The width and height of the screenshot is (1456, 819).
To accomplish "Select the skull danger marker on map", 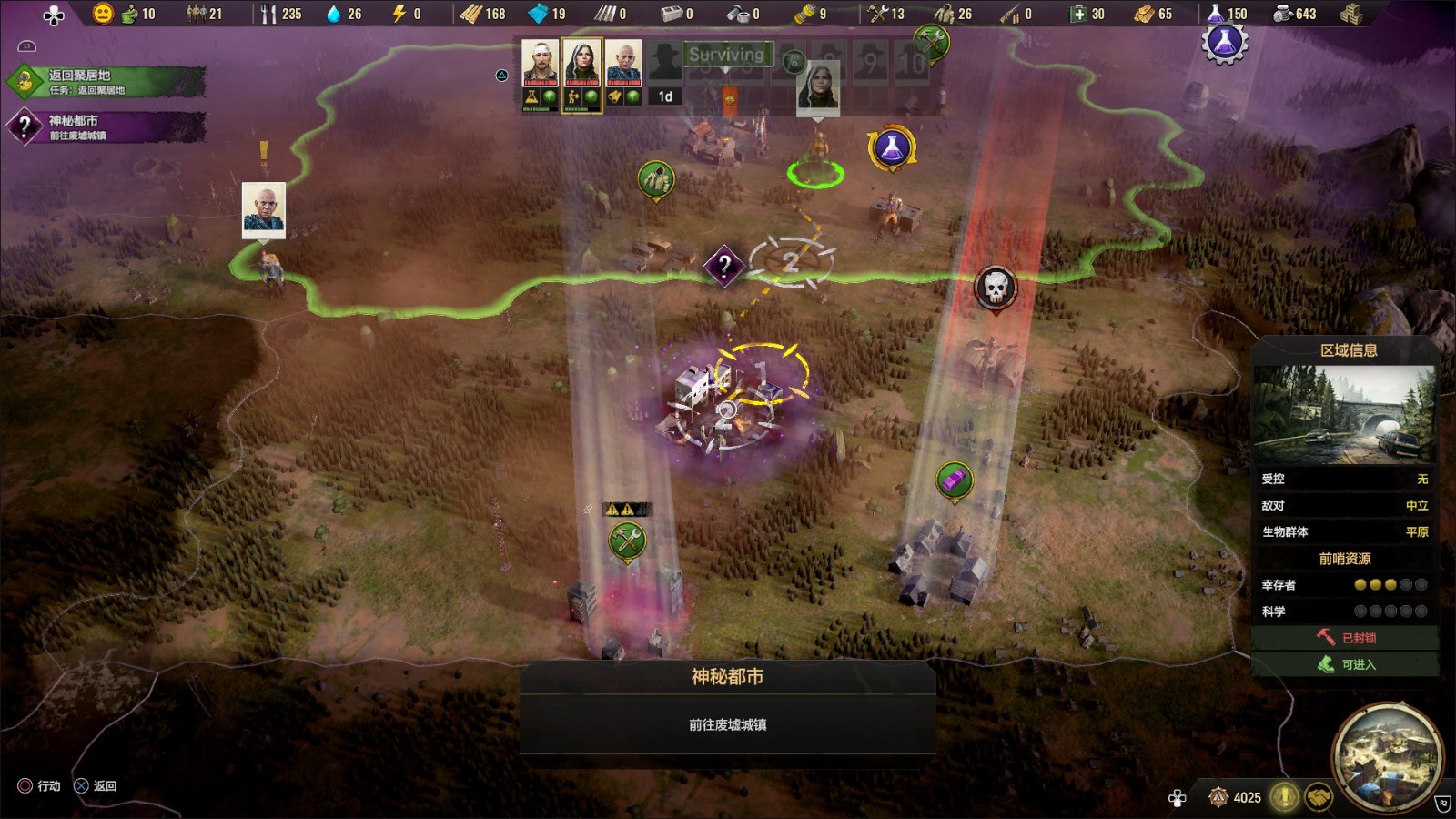I will click(996, 288).
